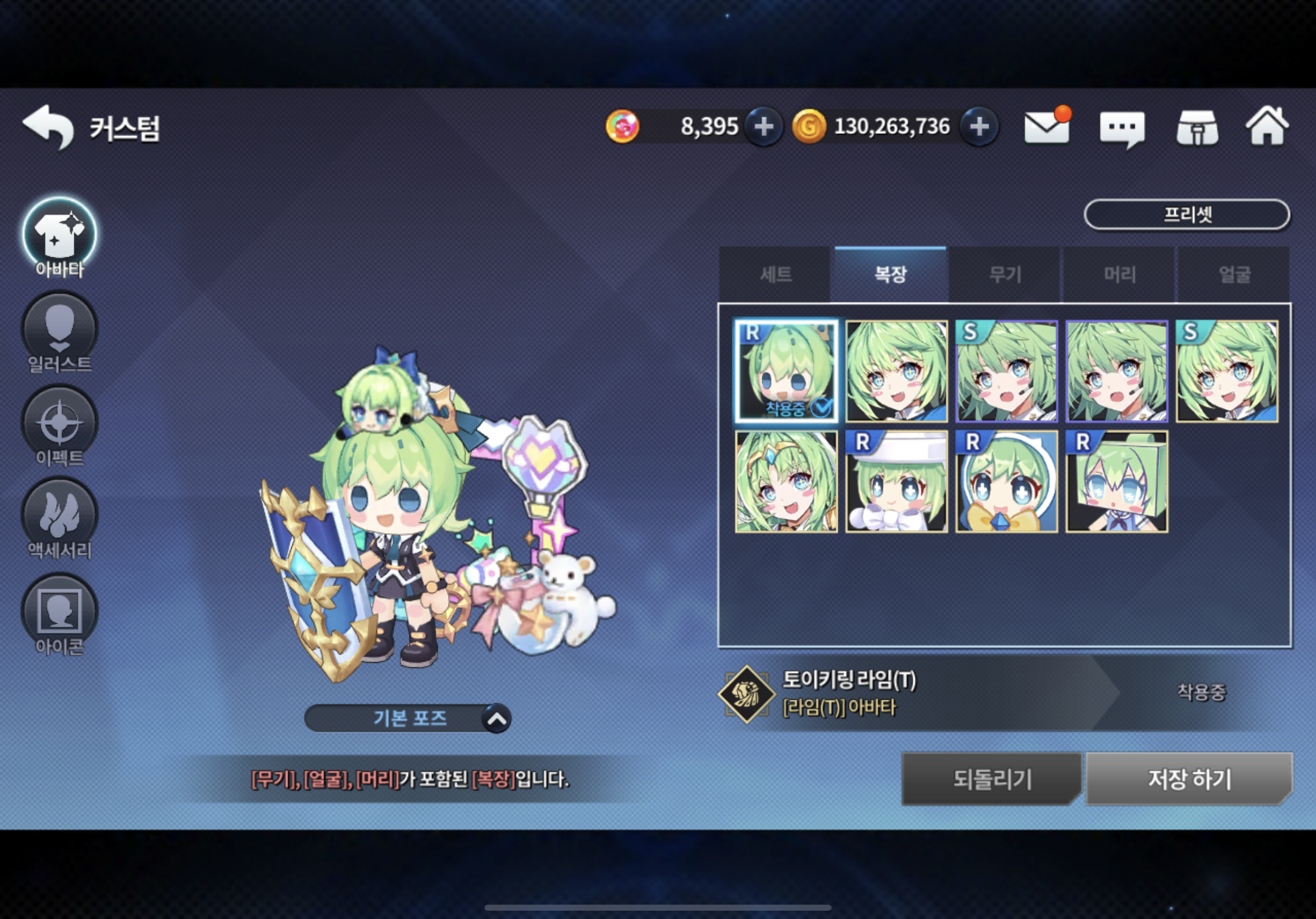Go back using the return arrow
Viewport: 1316px width, 919px height.
48,127
